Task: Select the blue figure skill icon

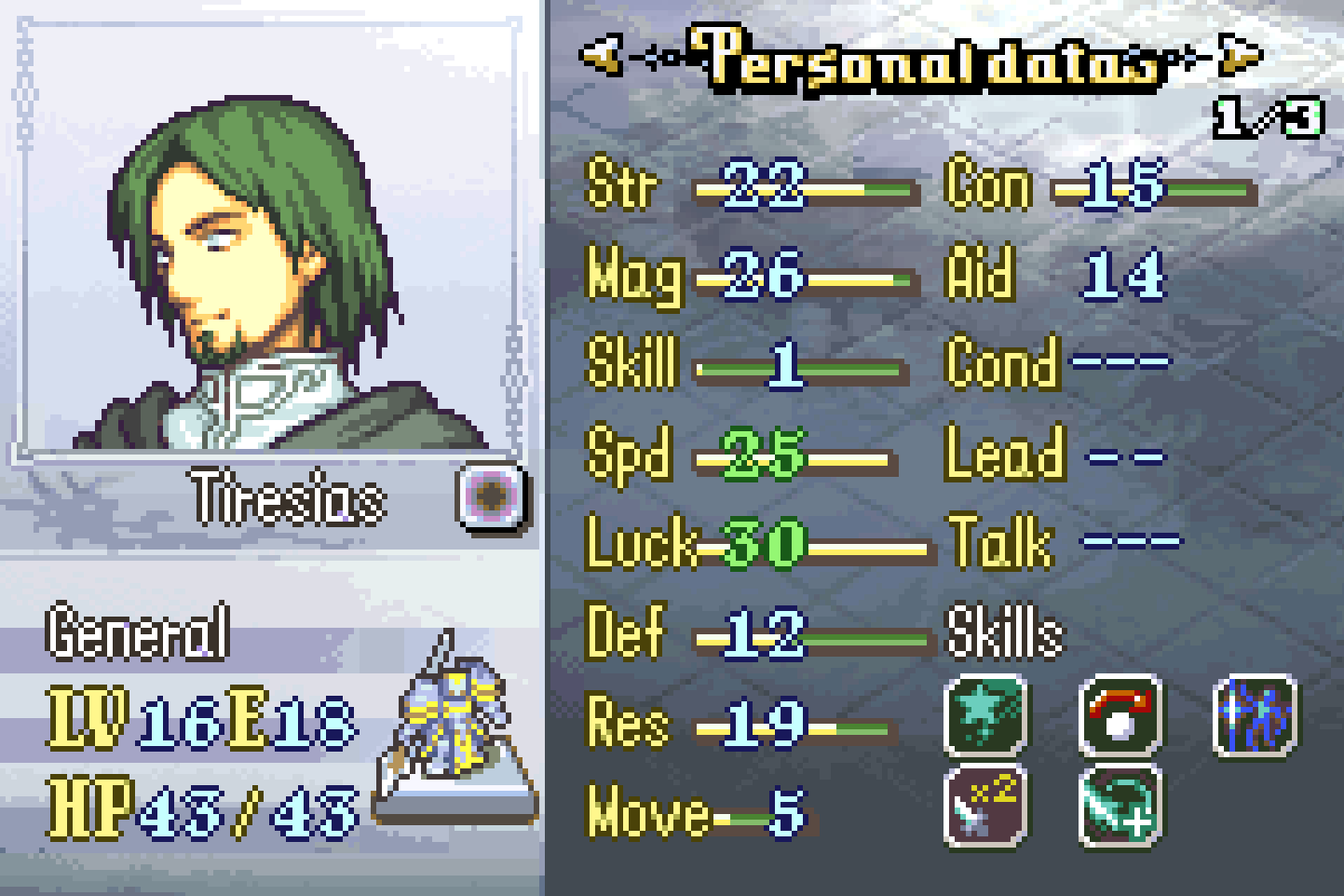Action: [x=1256, y=715]
